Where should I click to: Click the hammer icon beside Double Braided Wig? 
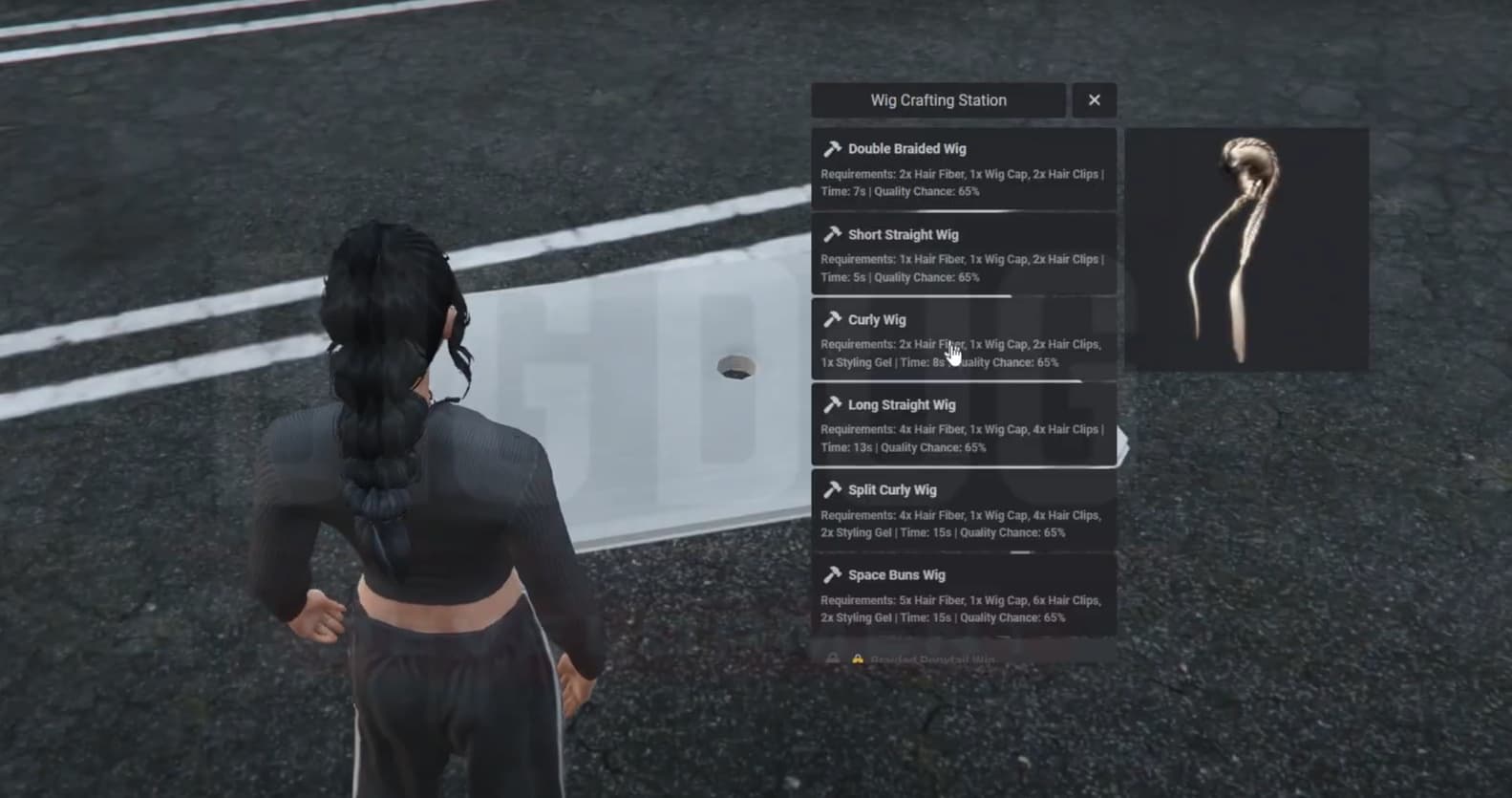(x=833, y=148)
